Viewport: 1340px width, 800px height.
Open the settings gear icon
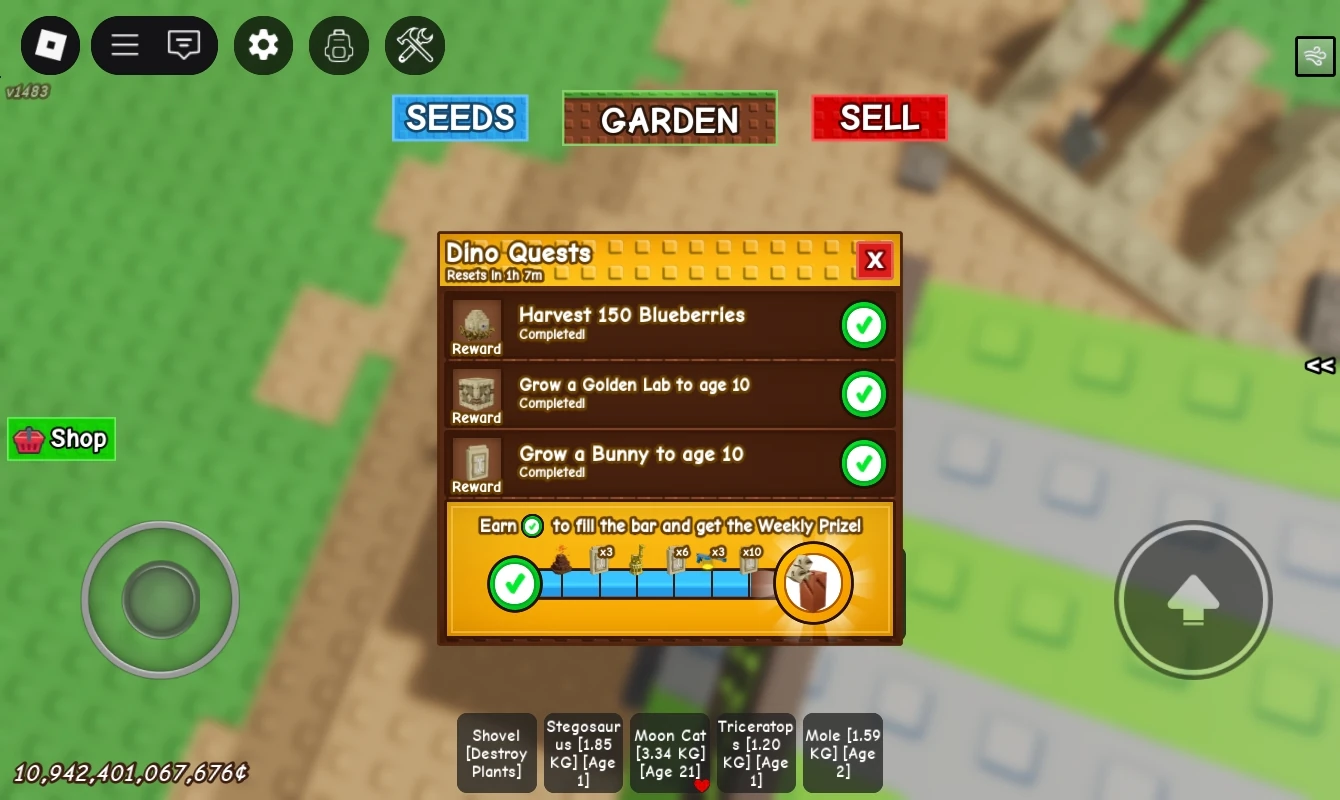(x=263, y=45)
